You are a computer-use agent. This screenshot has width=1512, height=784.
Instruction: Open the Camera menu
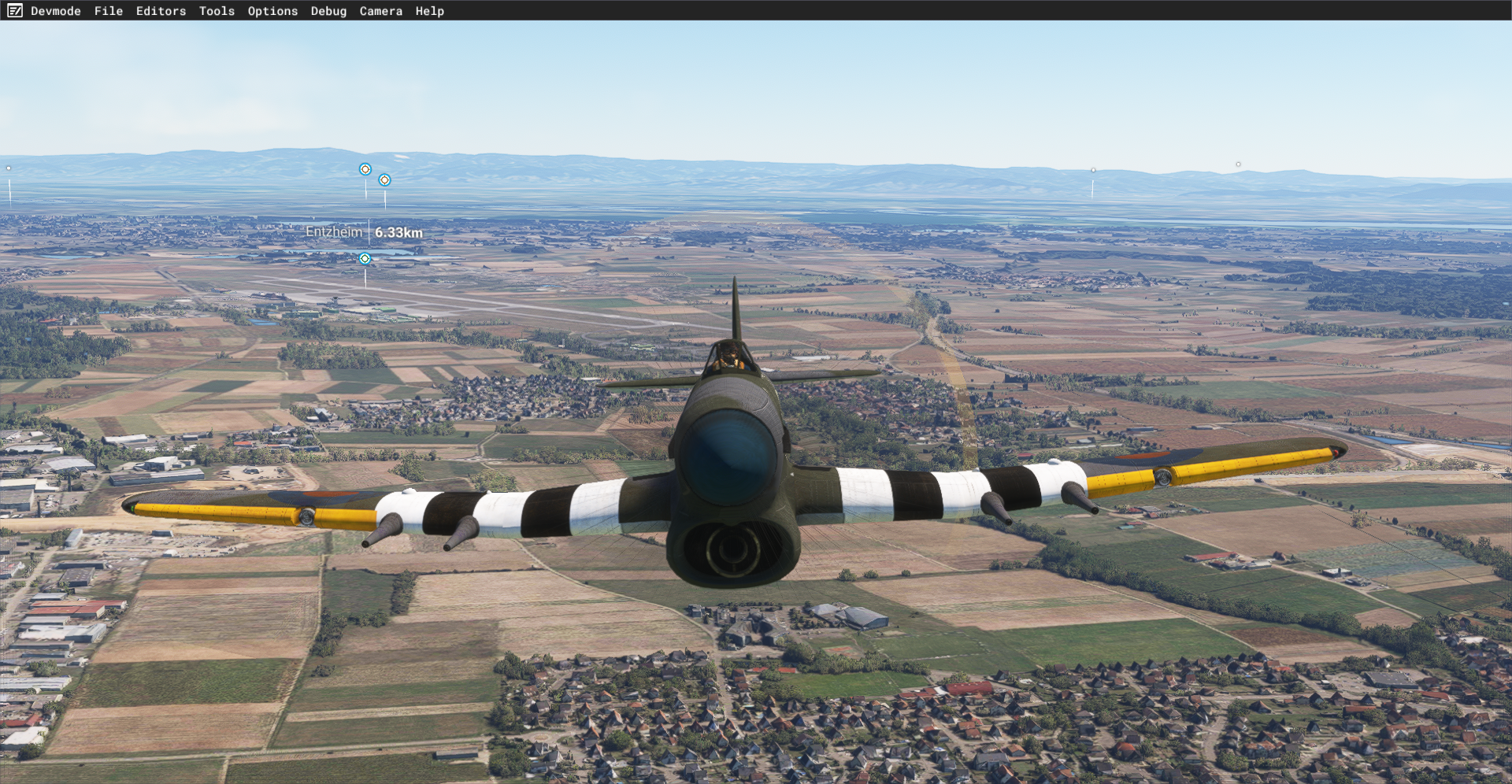380,11
